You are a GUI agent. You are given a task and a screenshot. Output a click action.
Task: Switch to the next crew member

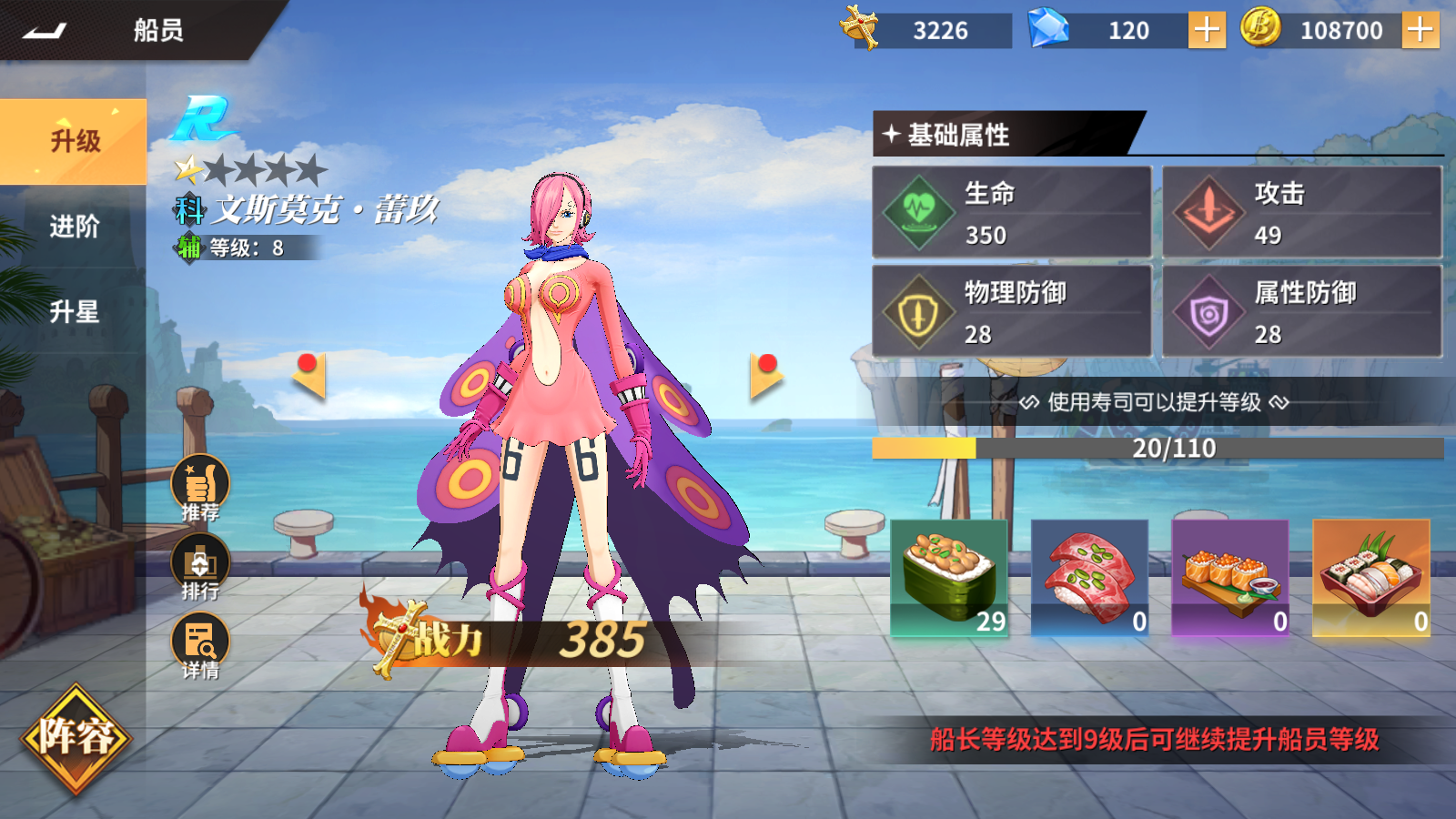765,375
